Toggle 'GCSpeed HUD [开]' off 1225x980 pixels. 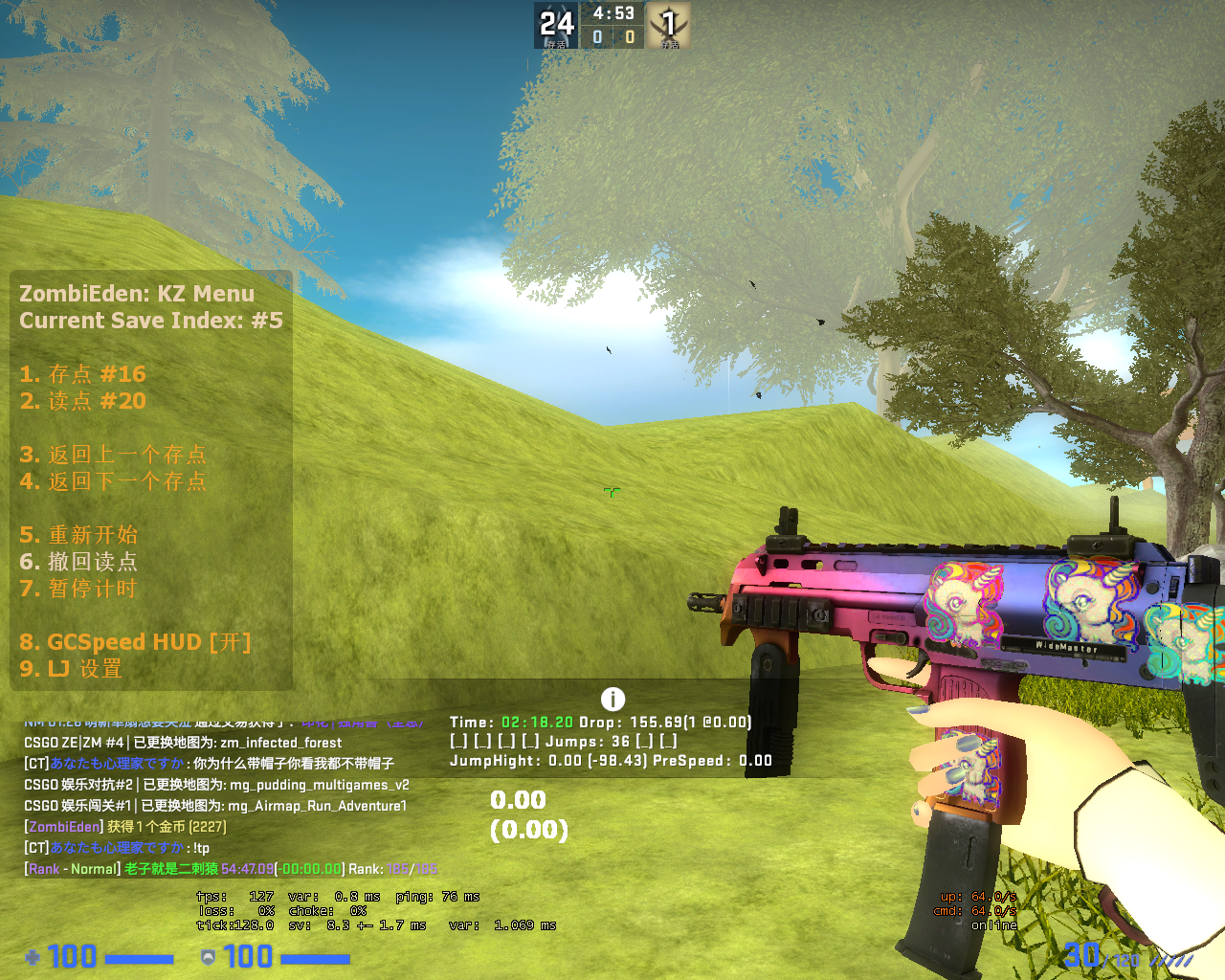tap(137, 641)
